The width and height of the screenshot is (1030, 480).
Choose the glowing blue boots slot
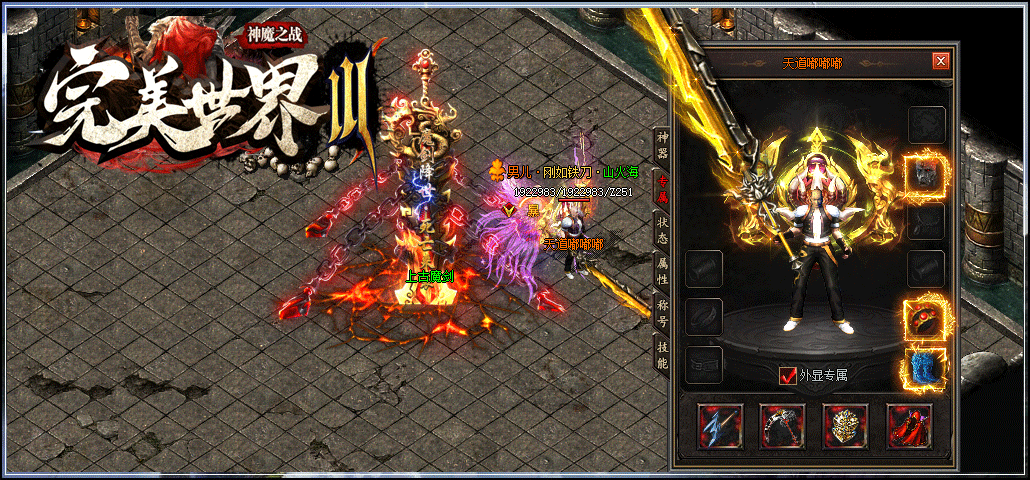[x=925, y=367]
